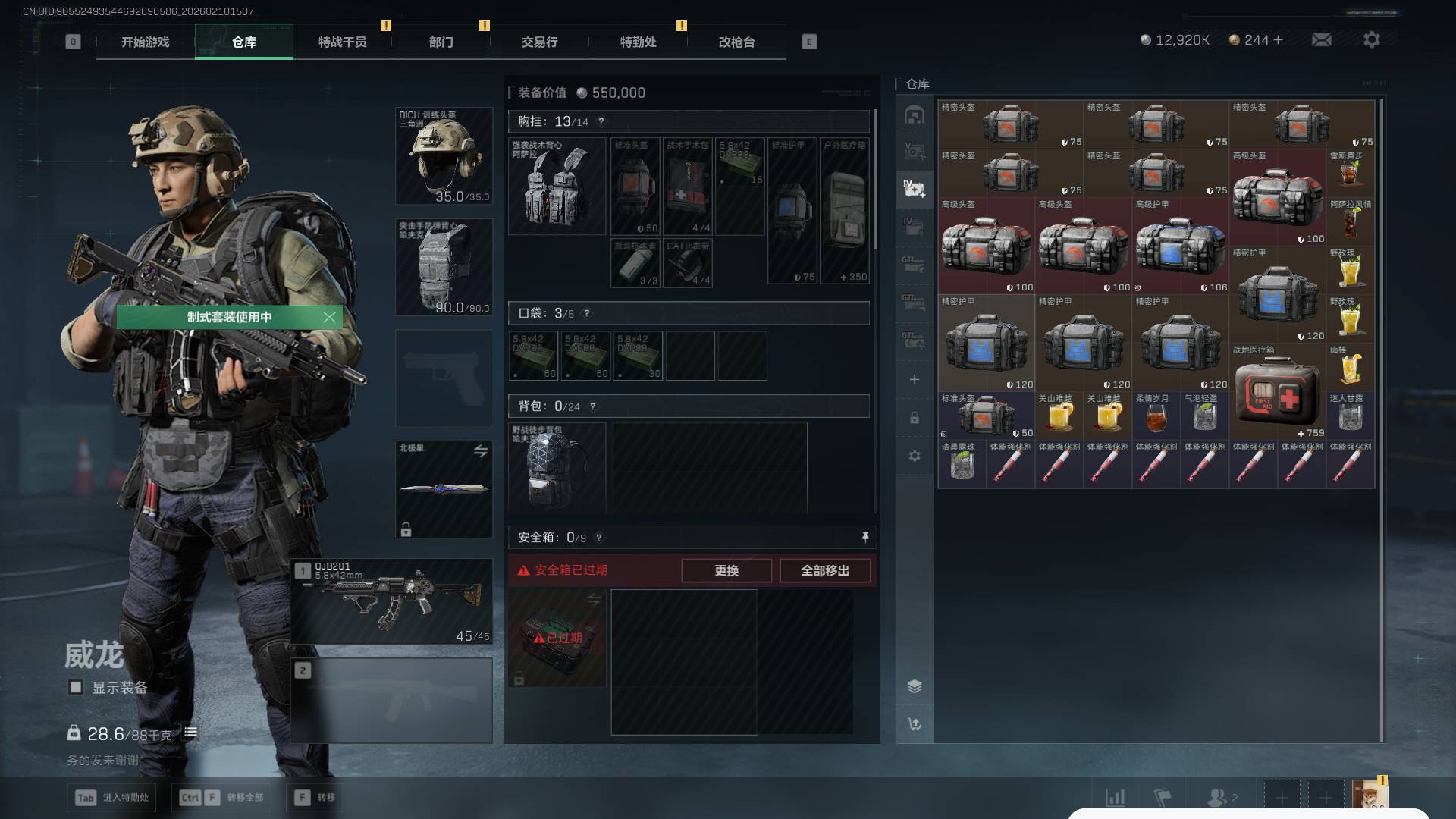Close the 制式套装使用中 banner

[x=329, y=317]
